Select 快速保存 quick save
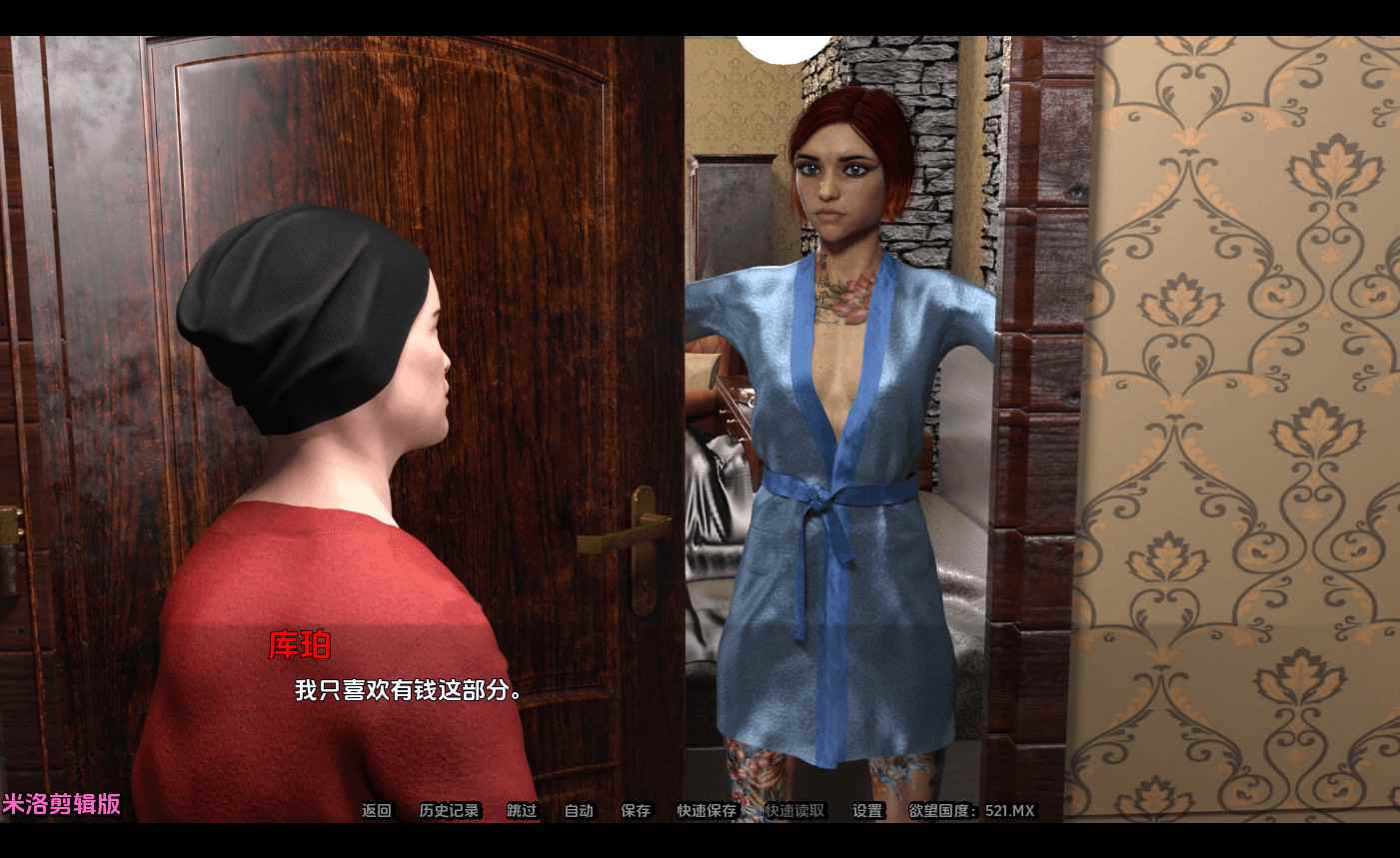 click(x=706, y=811)
